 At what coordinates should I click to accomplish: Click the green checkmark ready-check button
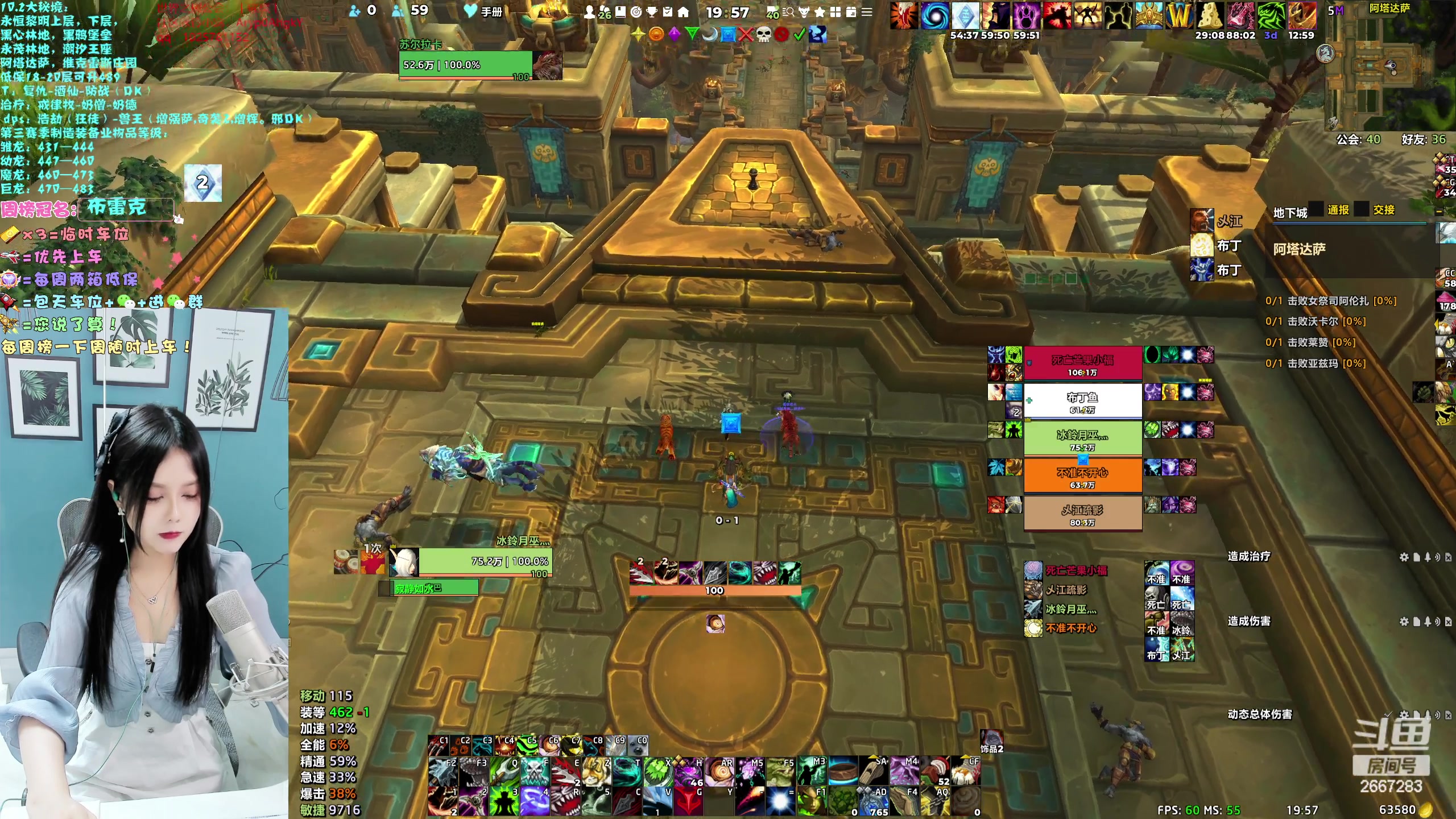tap(799, 35)
